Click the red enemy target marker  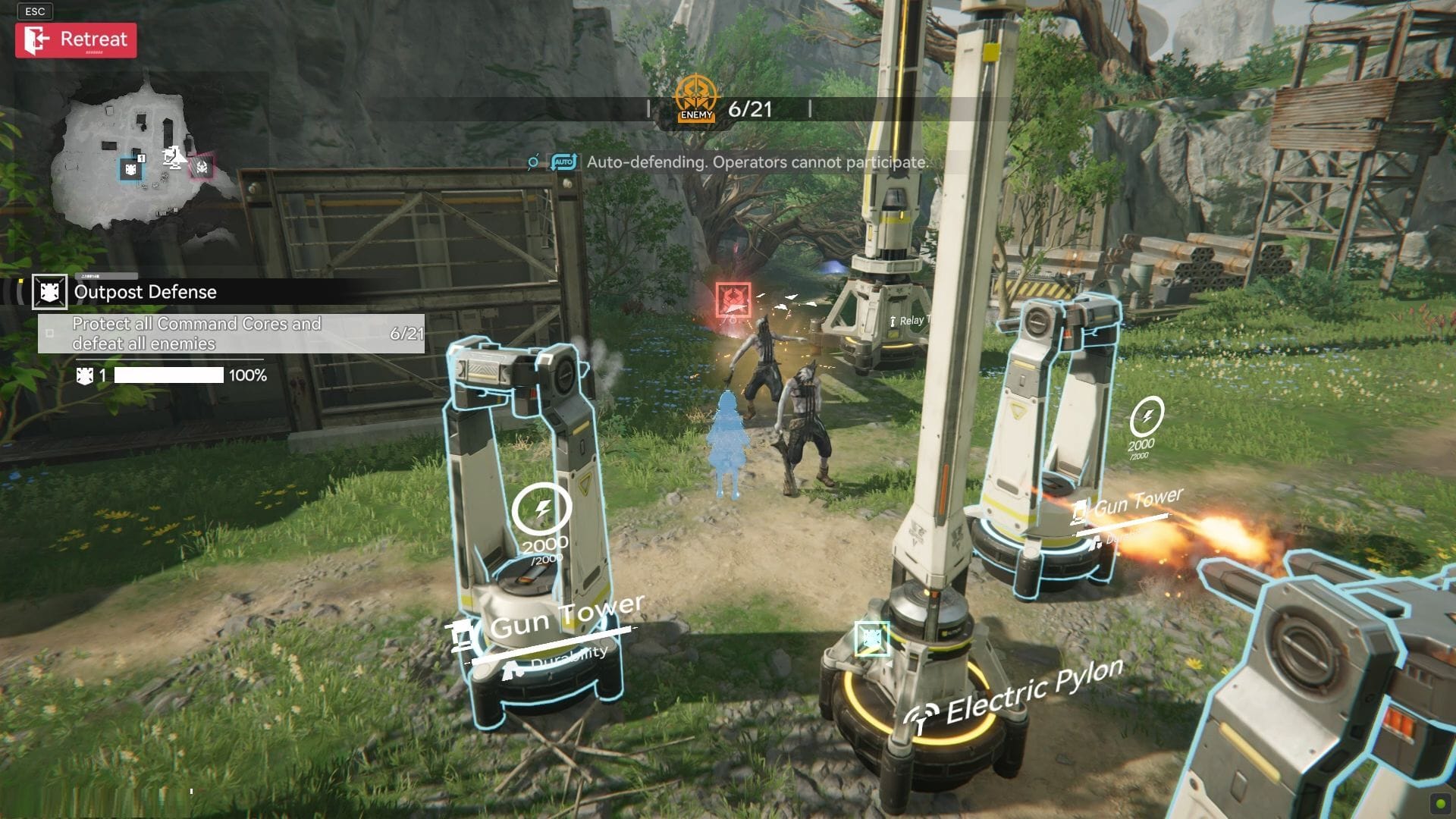click(733, 300)
